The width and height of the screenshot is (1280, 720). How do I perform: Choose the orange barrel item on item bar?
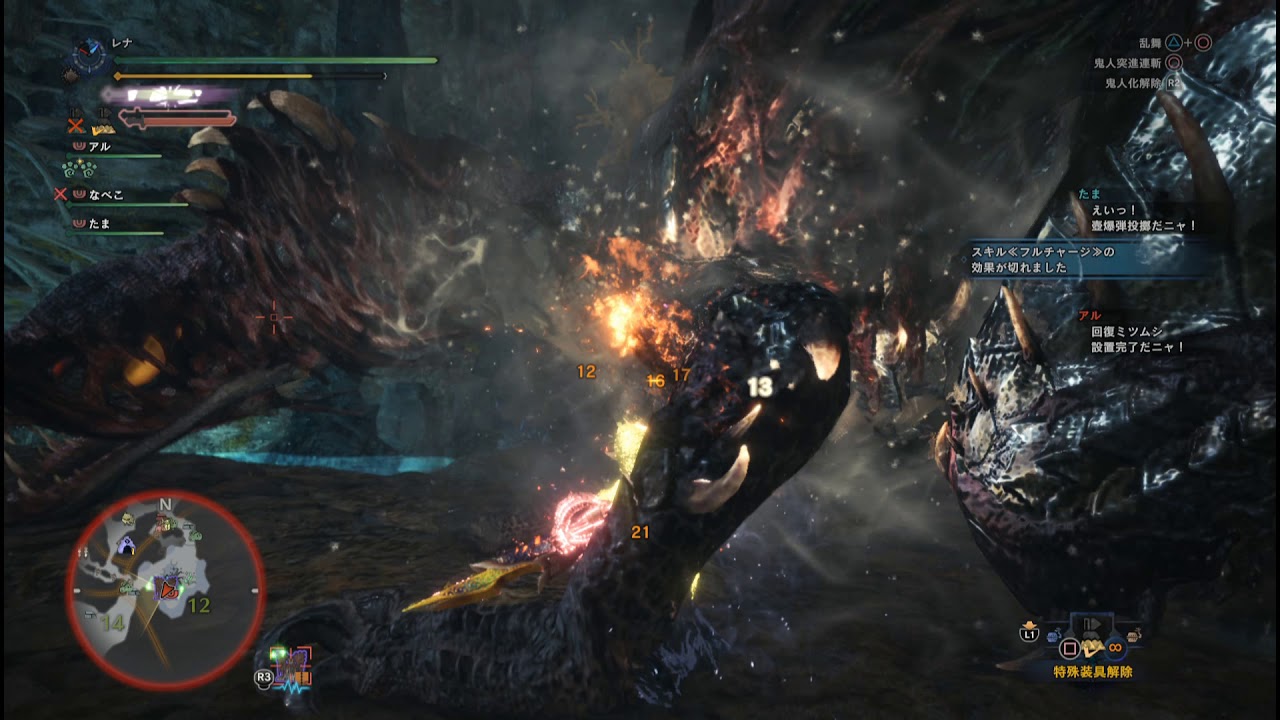click(1133, 635)
